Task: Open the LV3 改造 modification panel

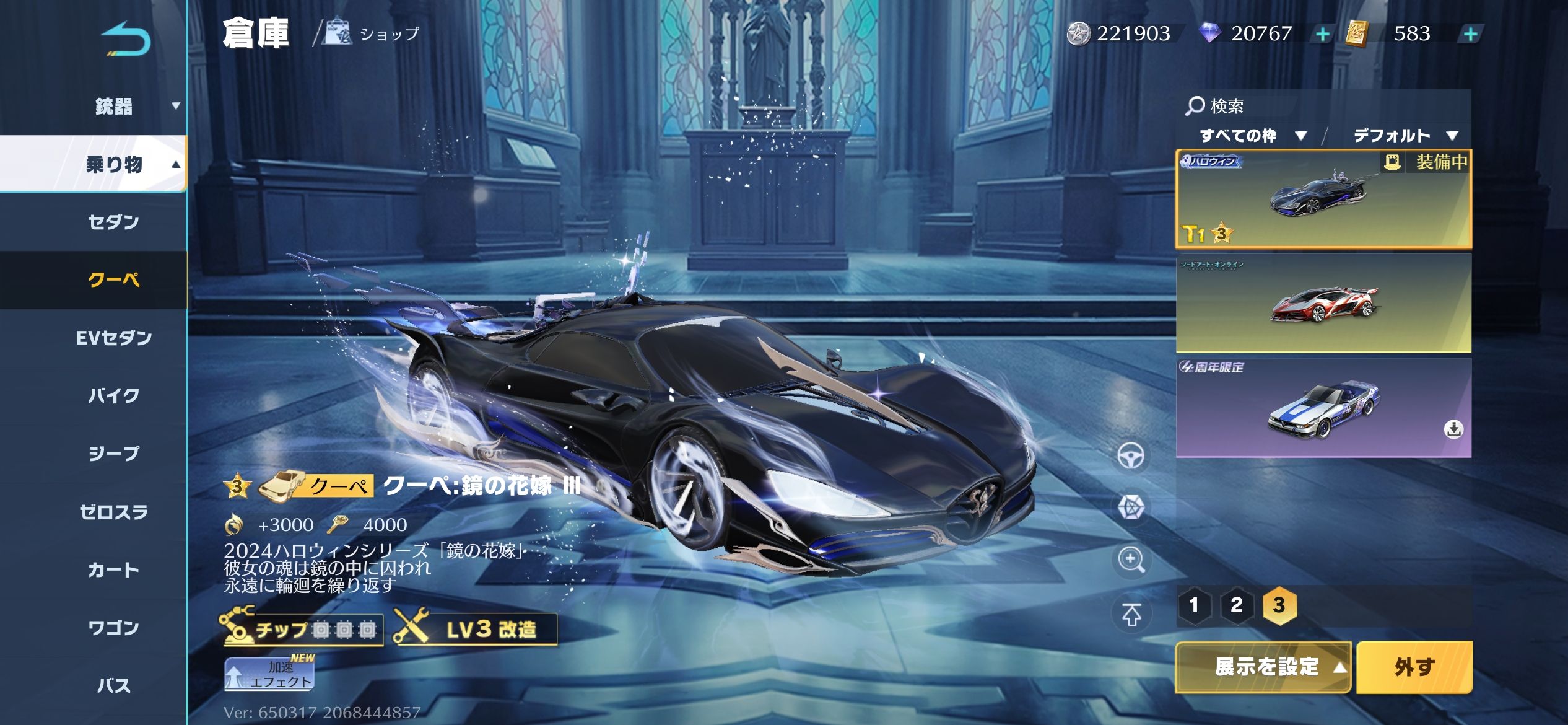Action: click(x=476, y=630)
